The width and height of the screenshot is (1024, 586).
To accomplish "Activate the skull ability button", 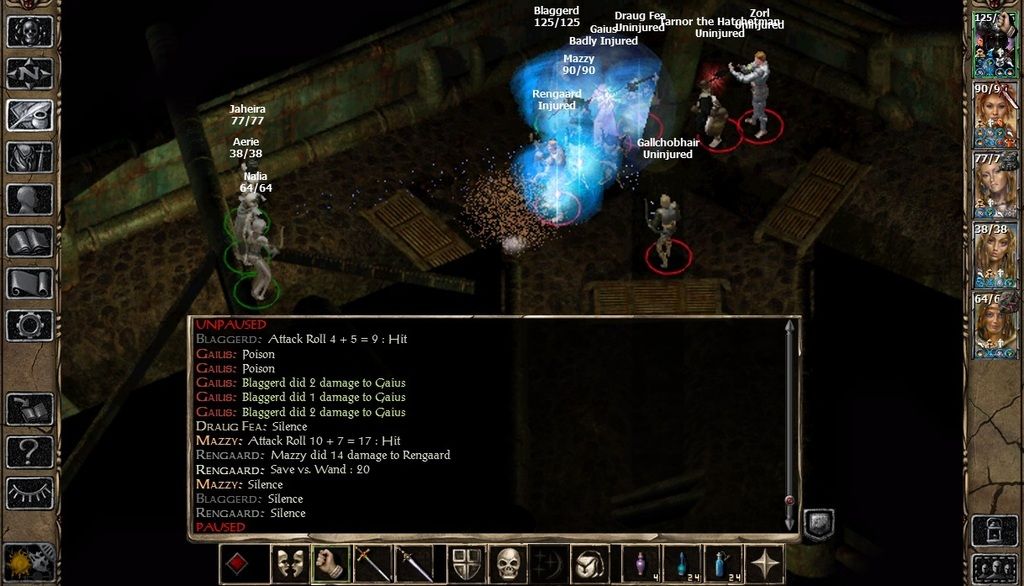I will pos(509,565).
